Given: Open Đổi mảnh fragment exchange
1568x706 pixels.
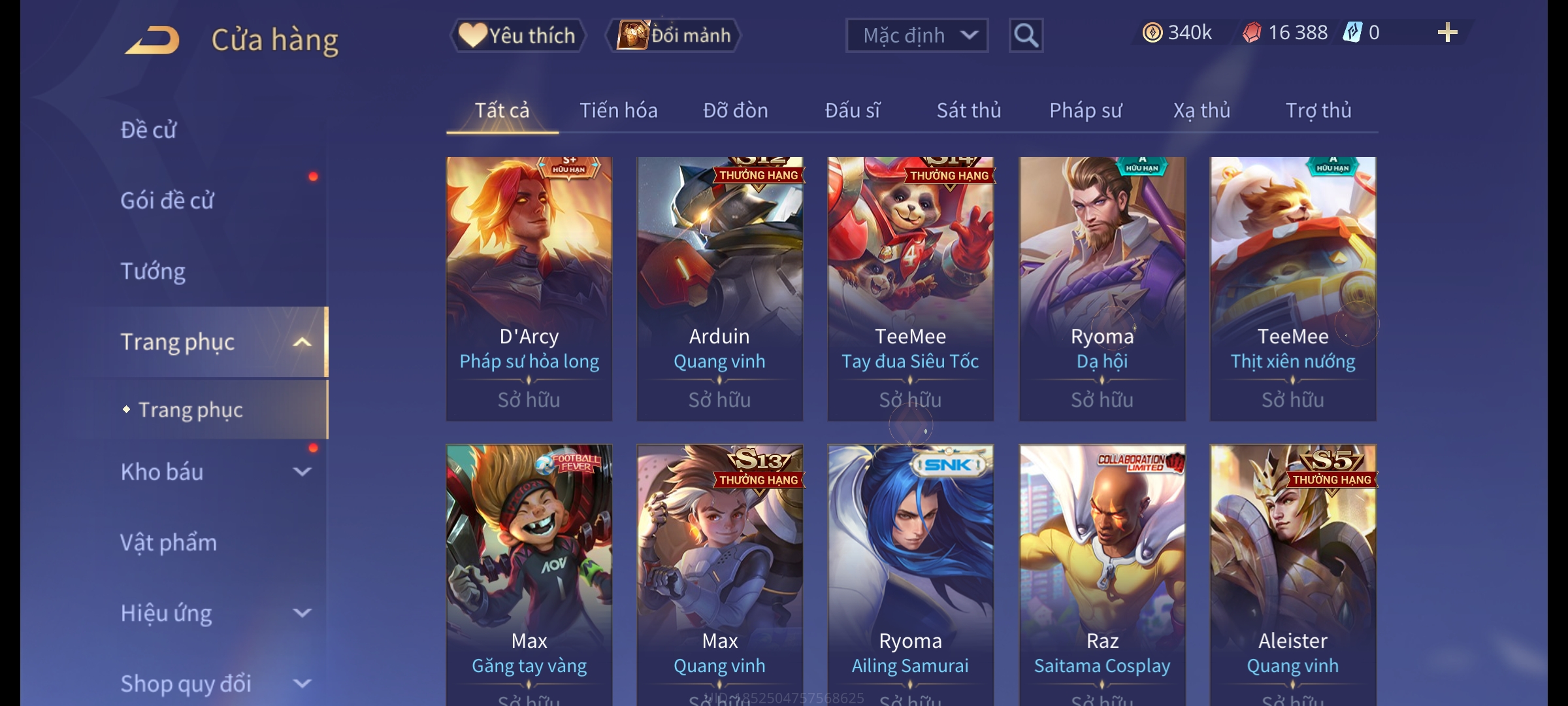Looking at the screenshot, I should pos(674,35).
